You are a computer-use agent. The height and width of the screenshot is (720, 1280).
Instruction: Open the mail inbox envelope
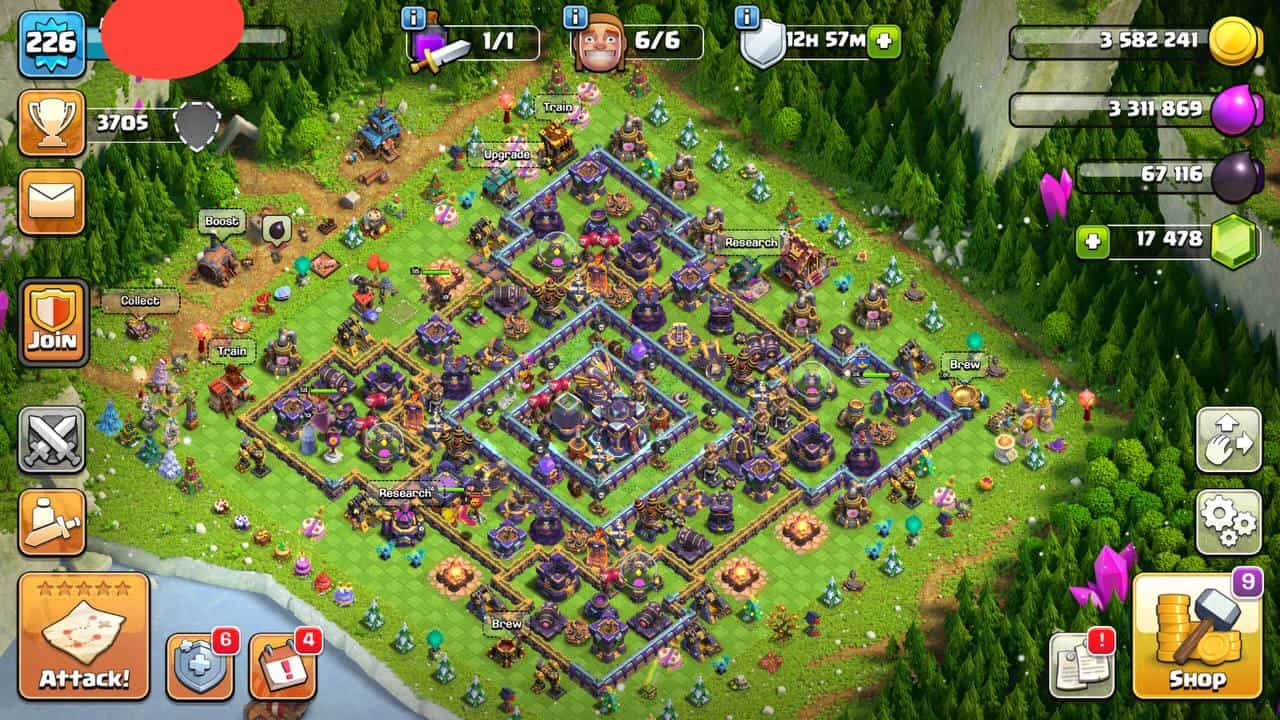pos(51,203)
